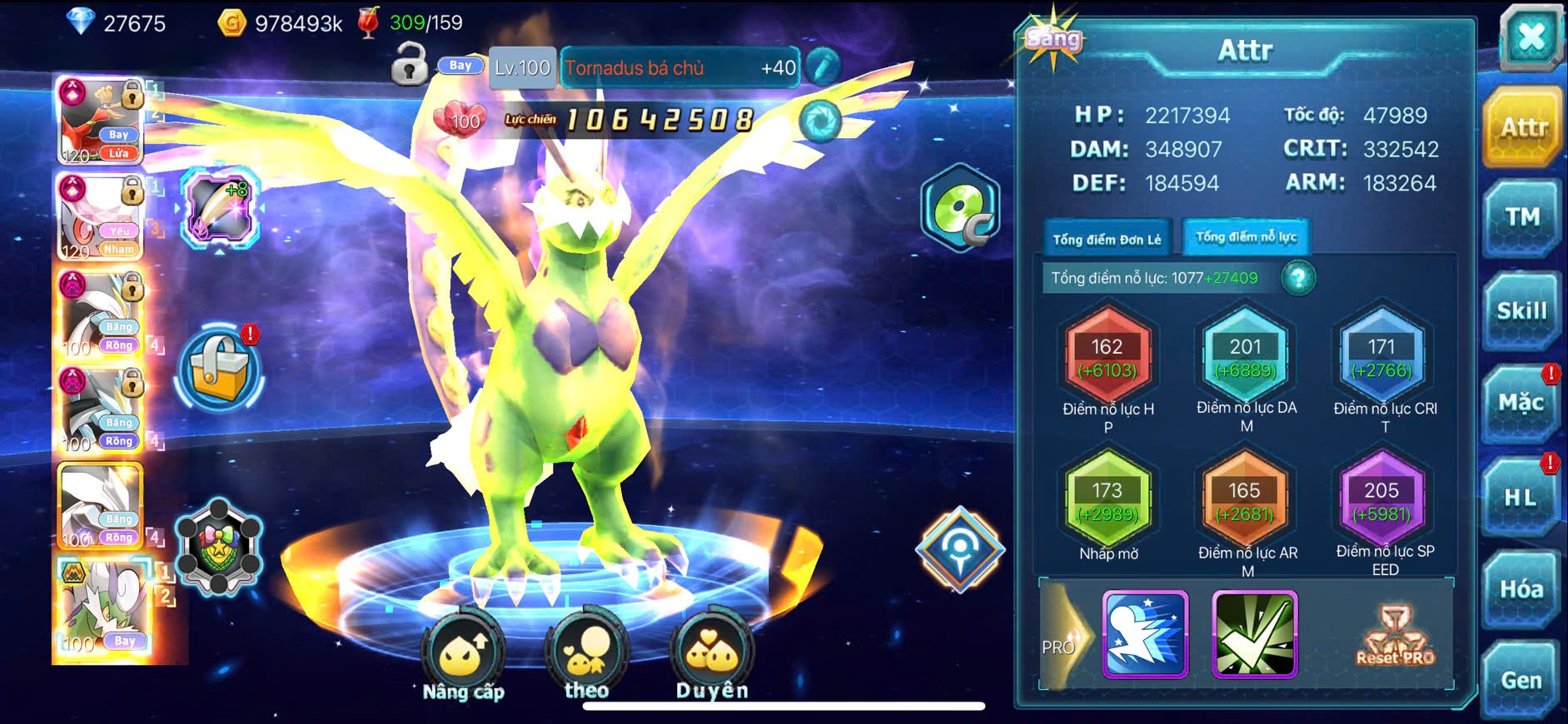Open the effort points help question mark
The width and height of the screenshot is (1568, 724).
click(1298, 278)
